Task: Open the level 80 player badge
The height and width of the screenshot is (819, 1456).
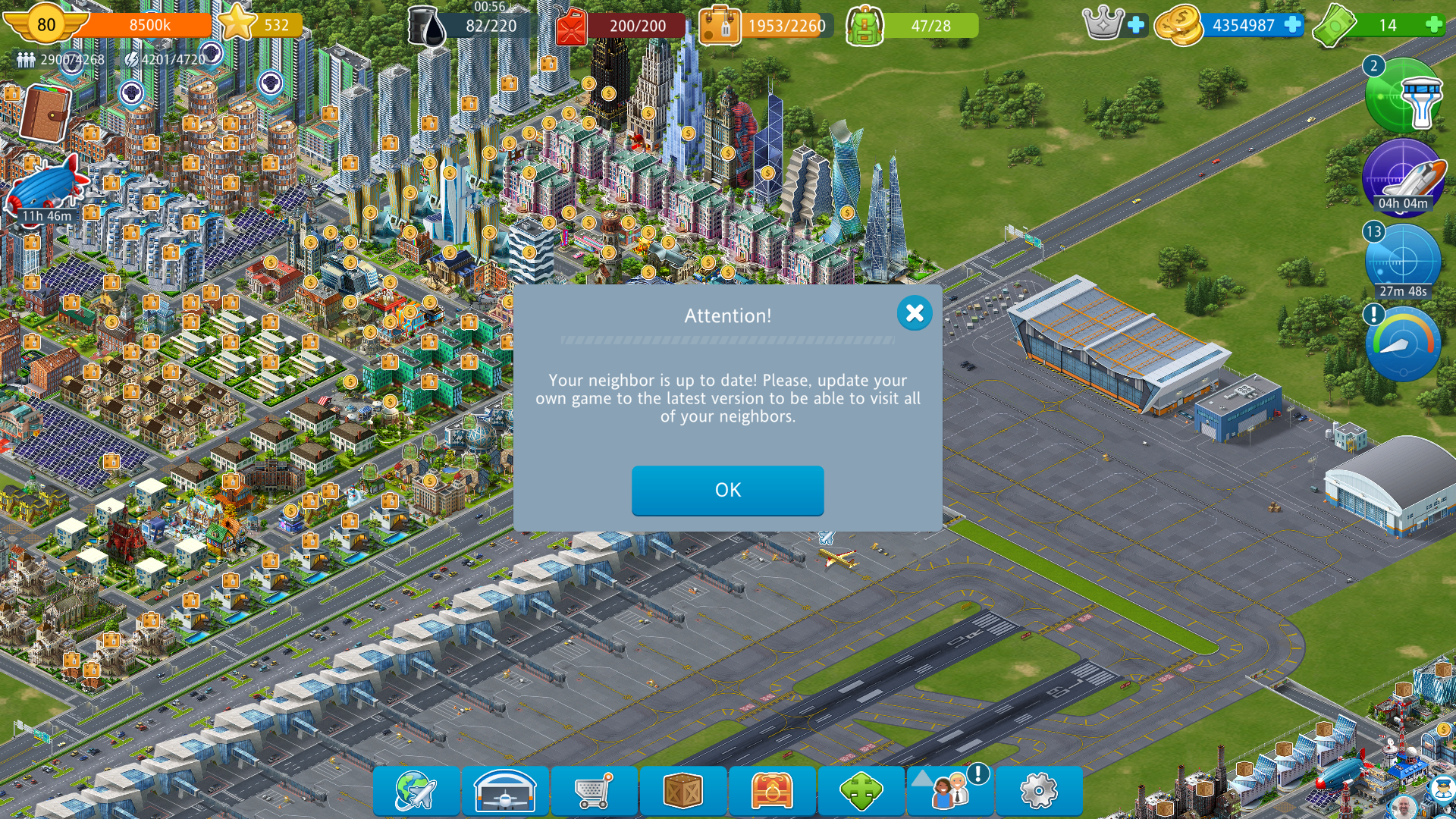Action: [x=45, y=24]
